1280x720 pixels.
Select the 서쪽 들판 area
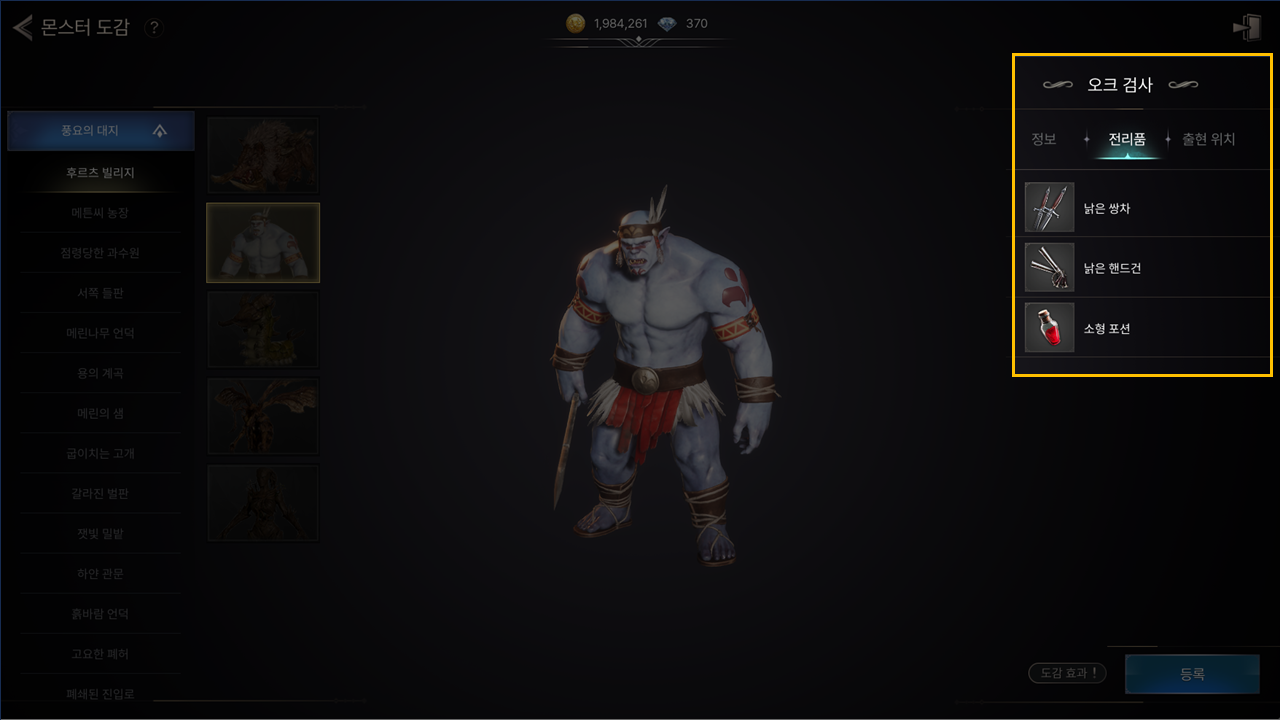101,293
